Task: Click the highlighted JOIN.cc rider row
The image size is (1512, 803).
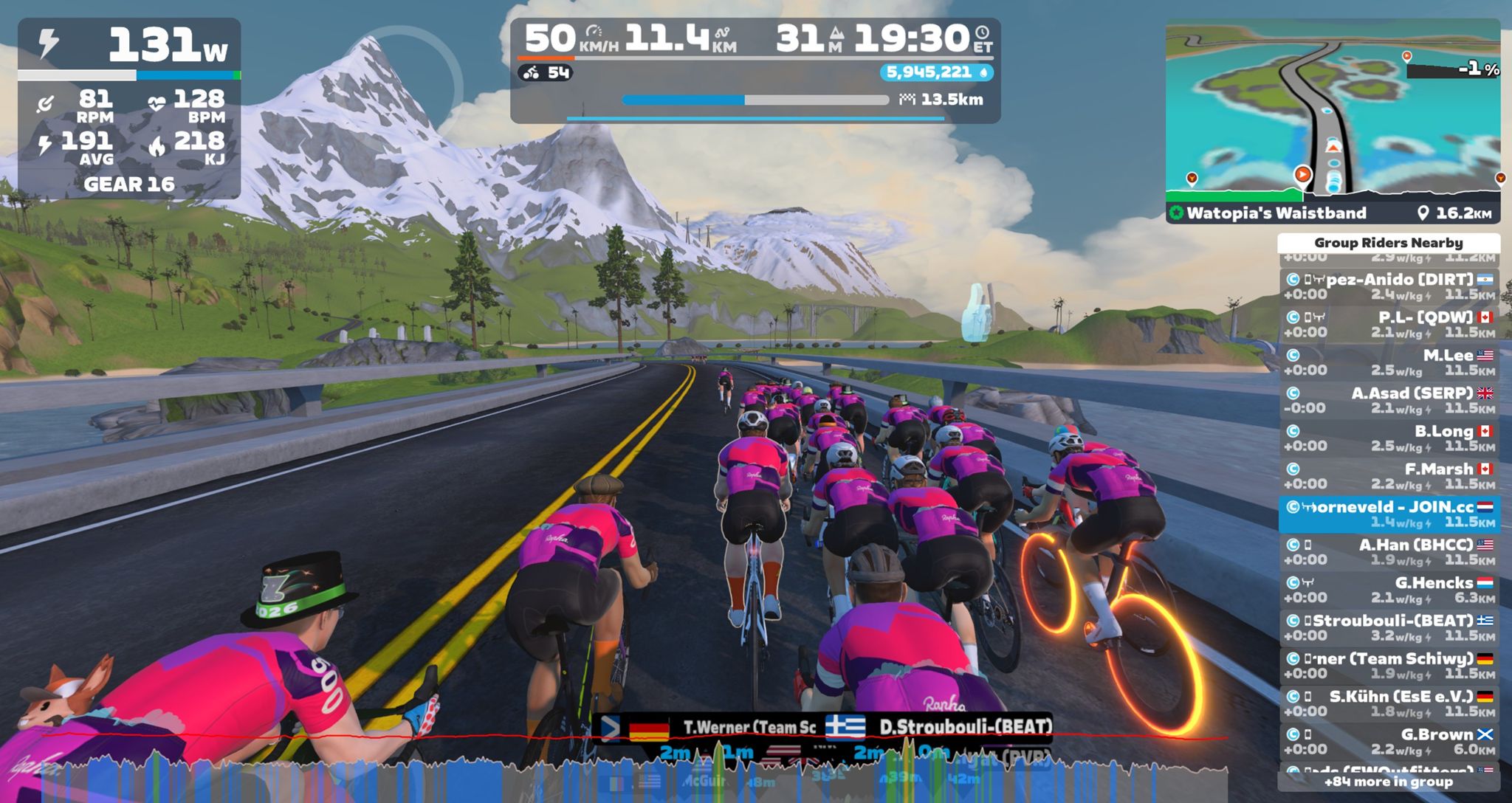Action: 1389,514
